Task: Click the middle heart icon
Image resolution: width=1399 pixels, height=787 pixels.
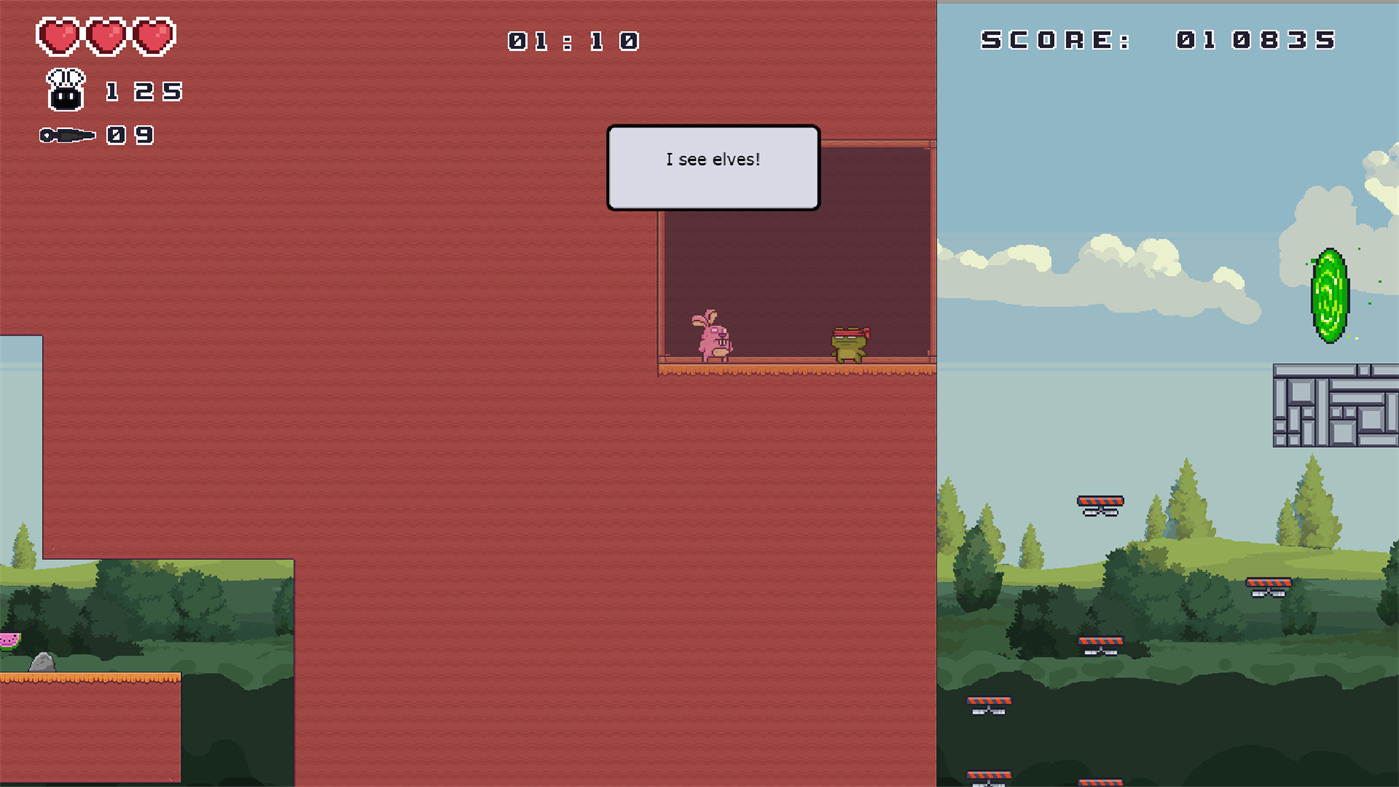Action: click(x=105, y=35)
